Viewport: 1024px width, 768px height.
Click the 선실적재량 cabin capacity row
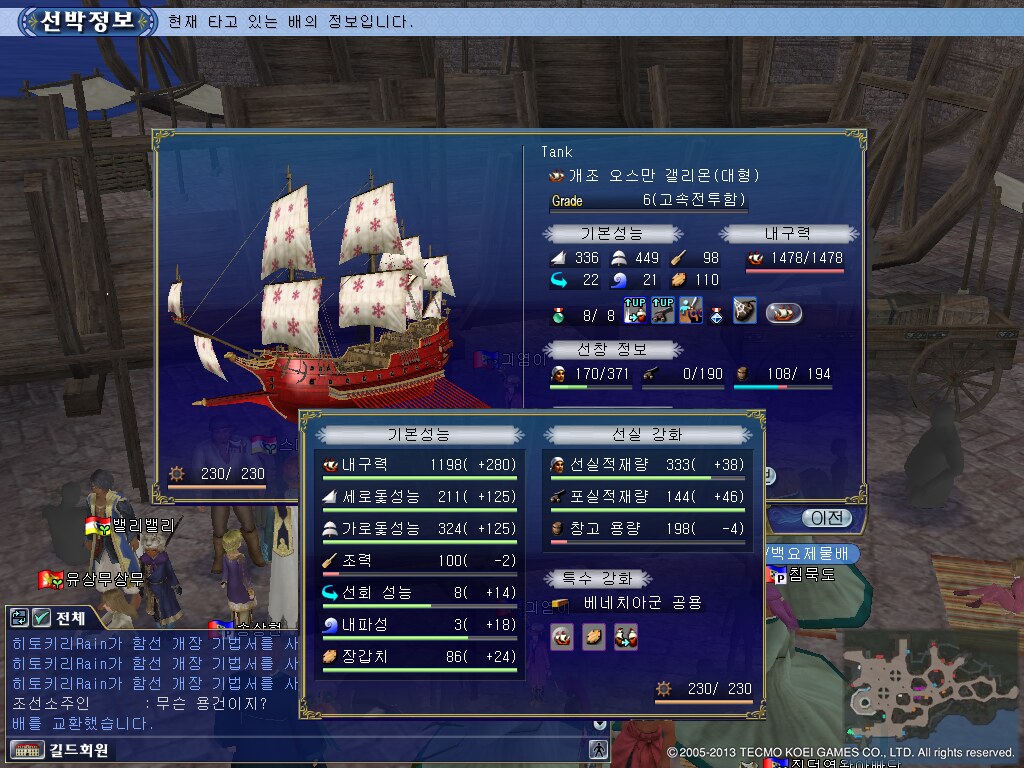click(648, 465)
